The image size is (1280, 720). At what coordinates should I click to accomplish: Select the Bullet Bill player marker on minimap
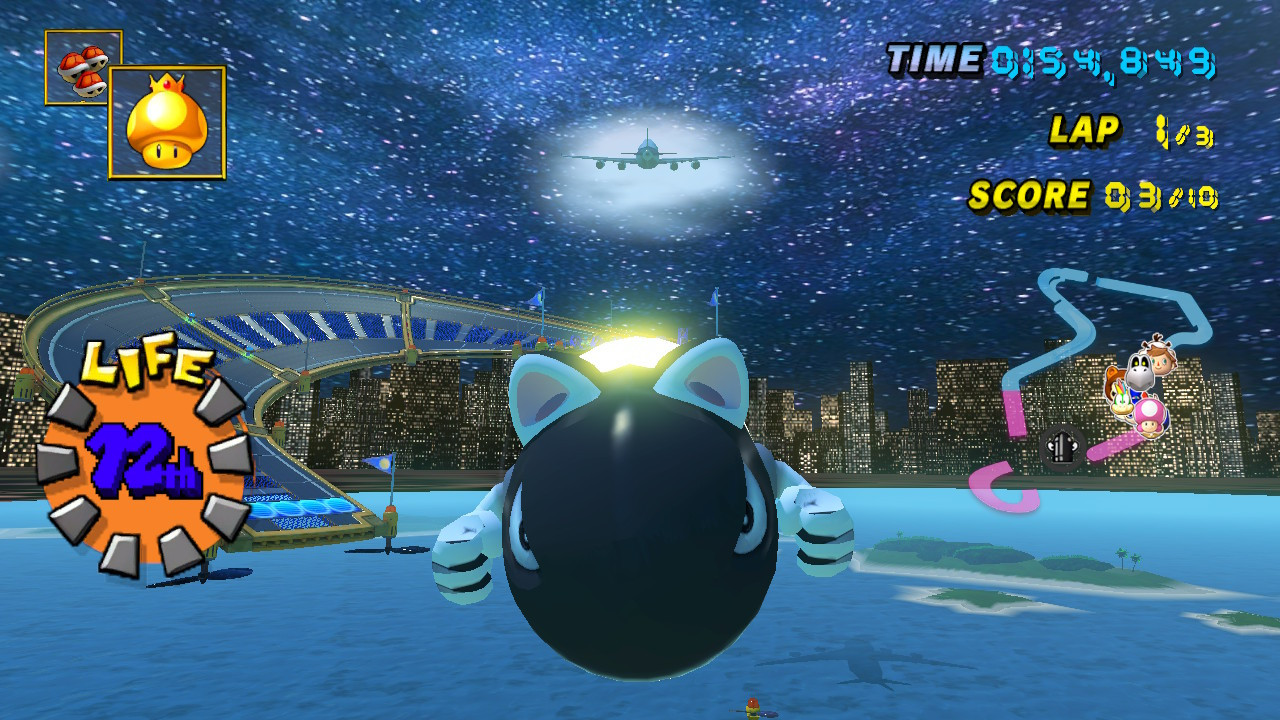tap(1061, 449)
